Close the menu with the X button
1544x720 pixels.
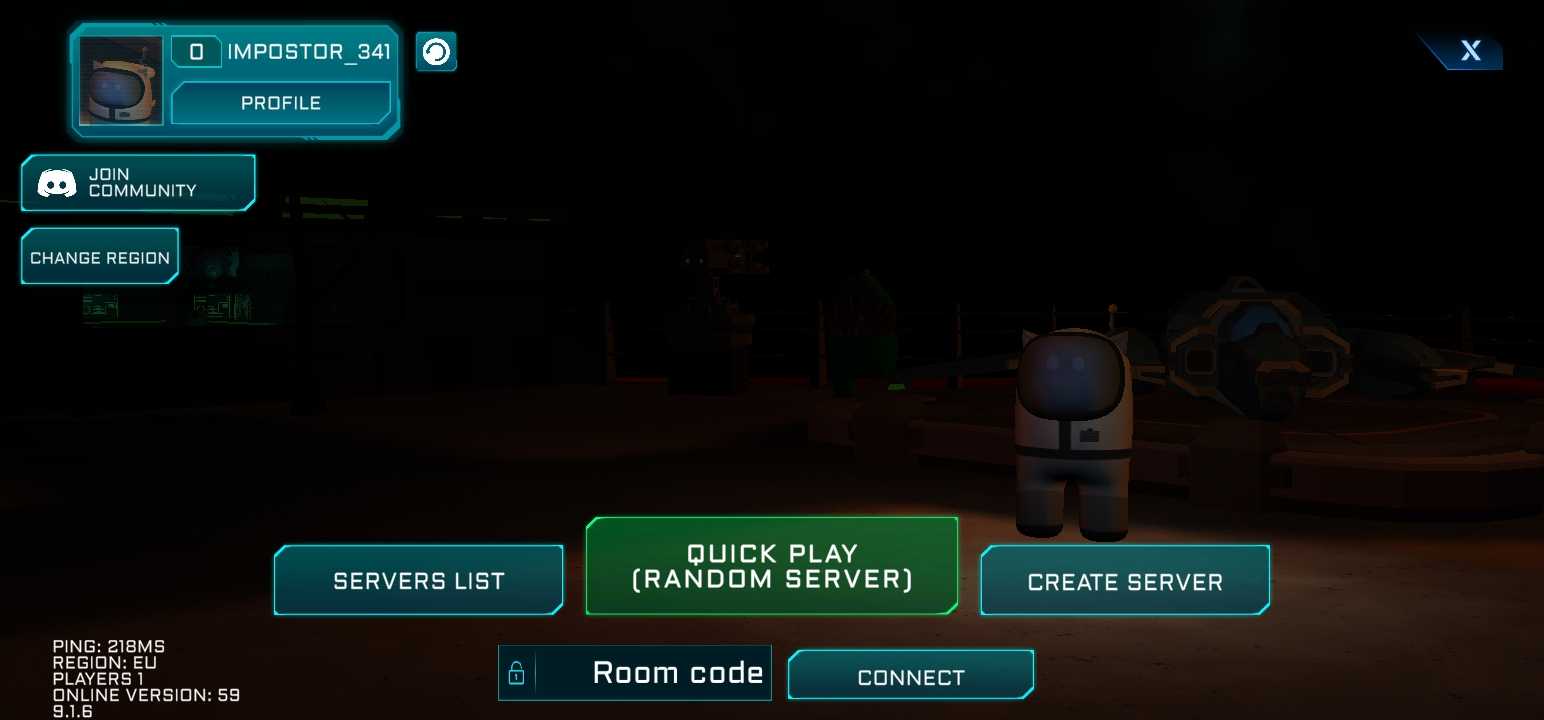1470,51
